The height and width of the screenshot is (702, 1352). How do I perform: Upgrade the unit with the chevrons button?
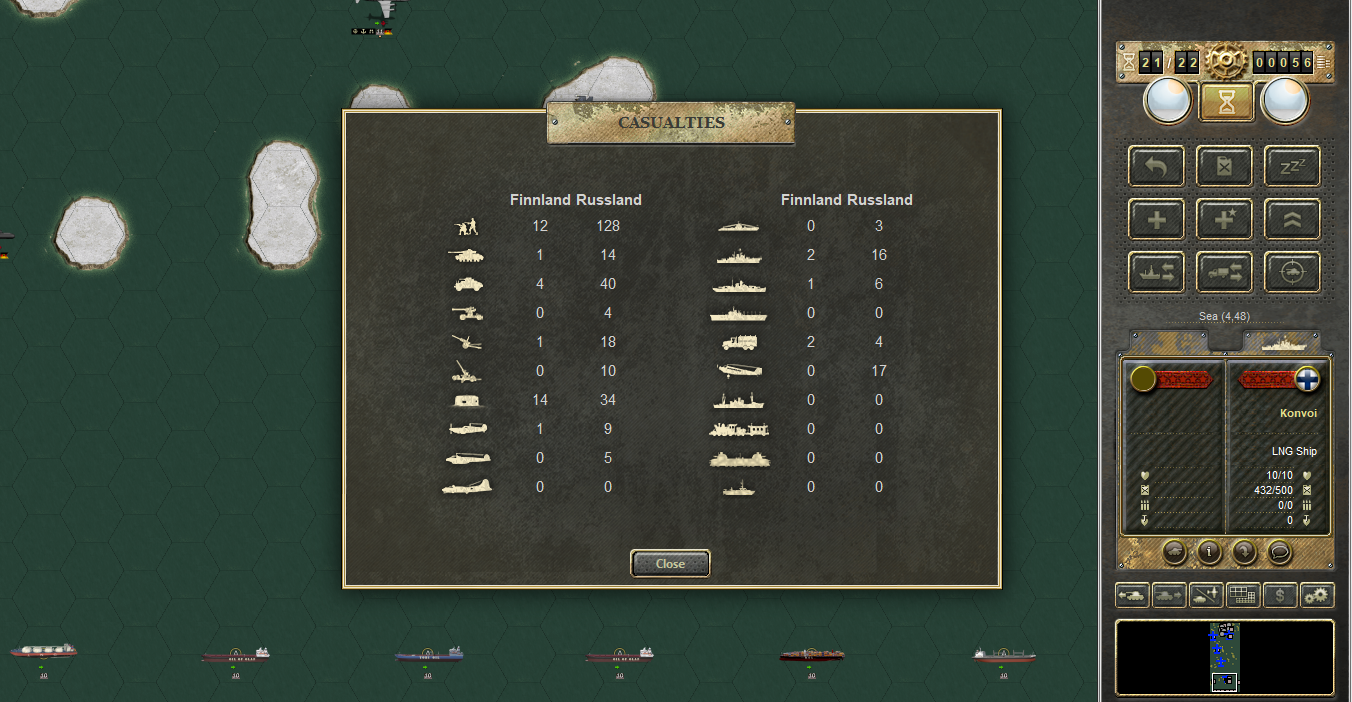(x=1292, y=219)
